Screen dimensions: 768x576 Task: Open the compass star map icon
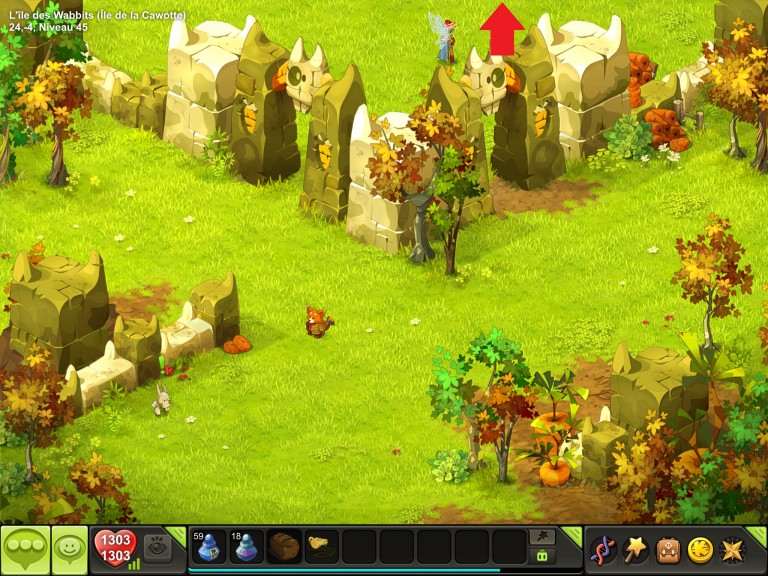point(731,549)
